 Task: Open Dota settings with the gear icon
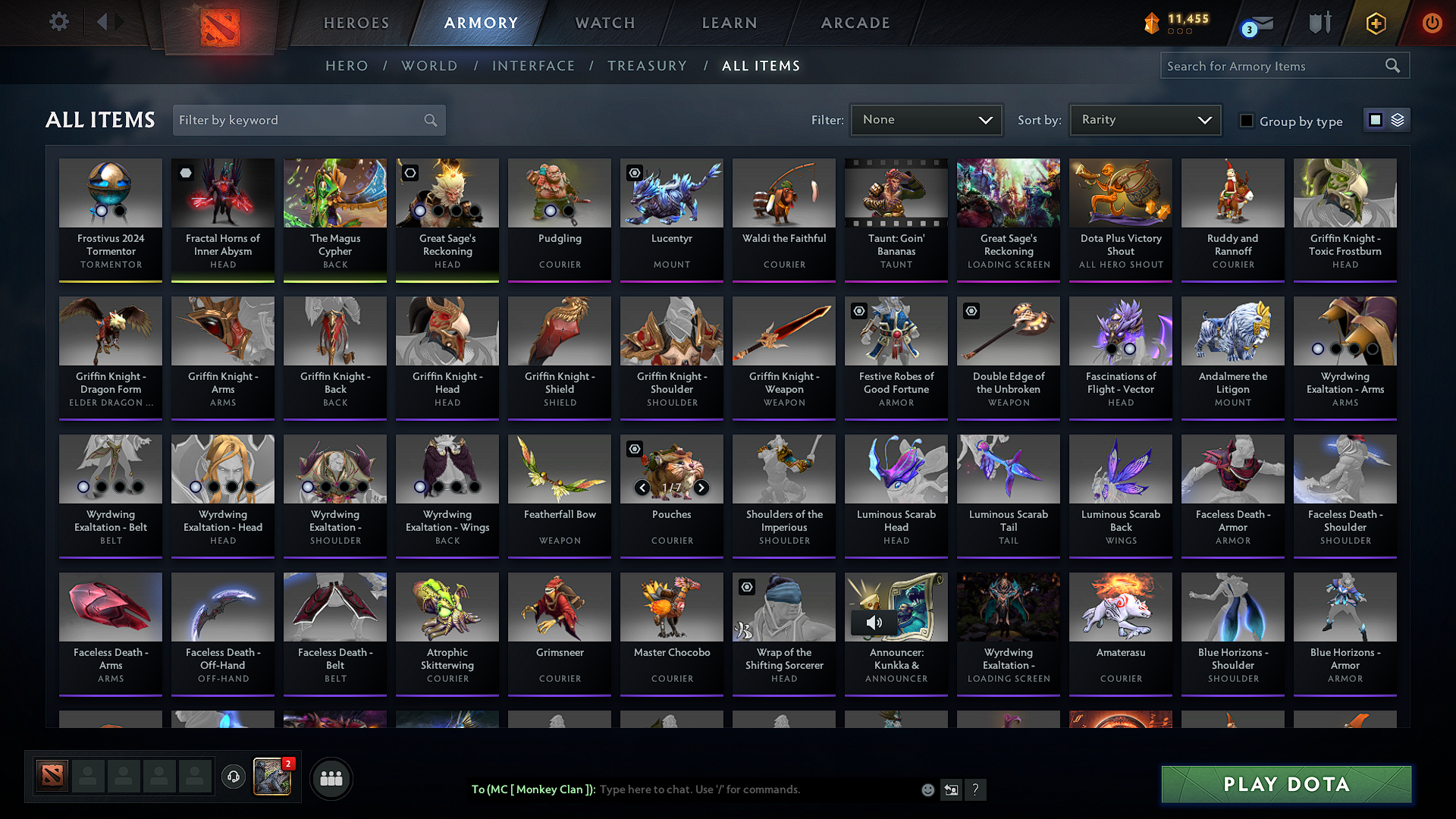pyautogui.click(x=58, y=22)
